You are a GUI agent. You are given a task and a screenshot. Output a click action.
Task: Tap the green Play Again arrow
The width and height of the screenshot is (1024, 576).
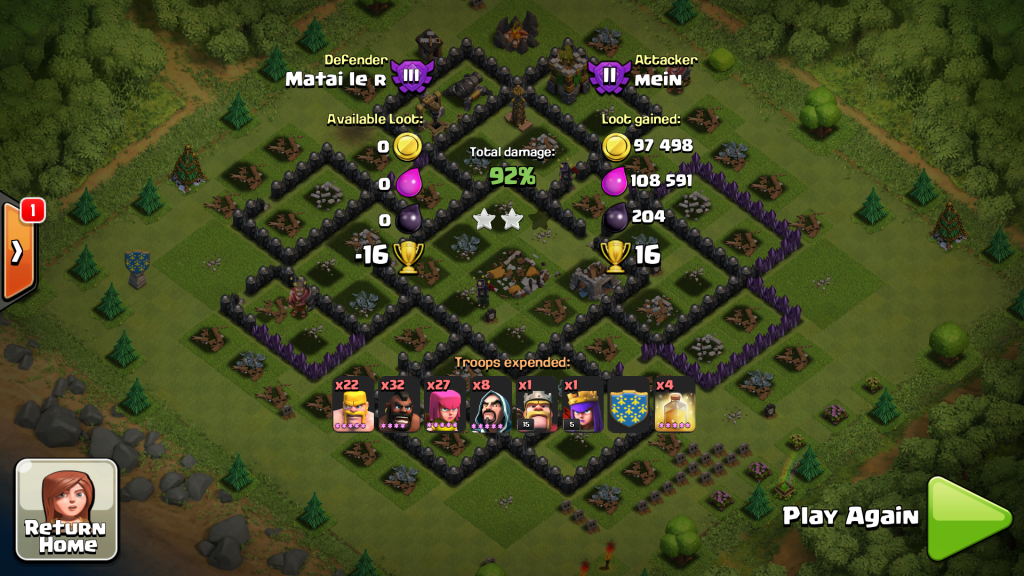(966, 517)
